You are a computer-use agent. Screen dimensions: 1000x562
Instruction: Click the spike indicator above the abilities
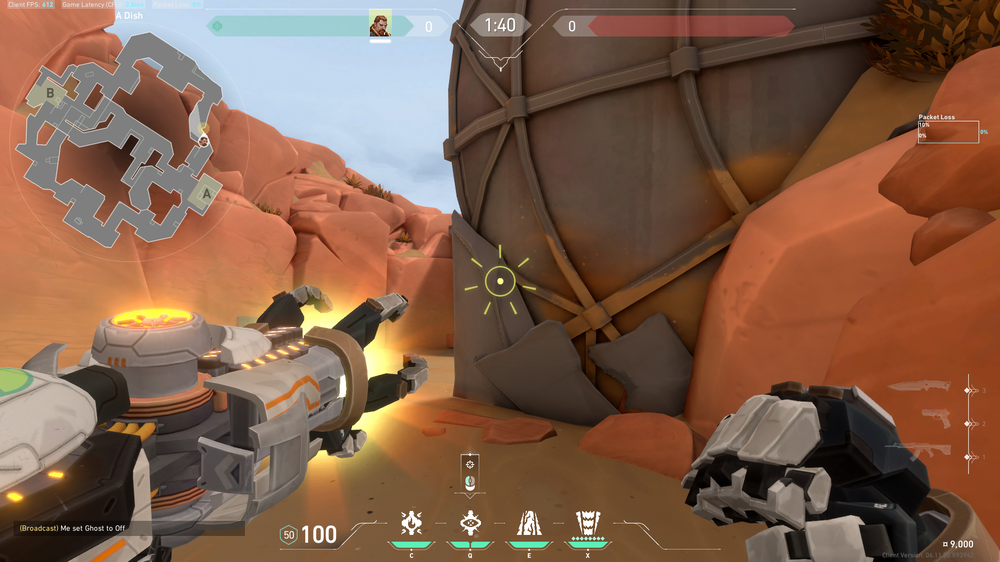[469, 473]
